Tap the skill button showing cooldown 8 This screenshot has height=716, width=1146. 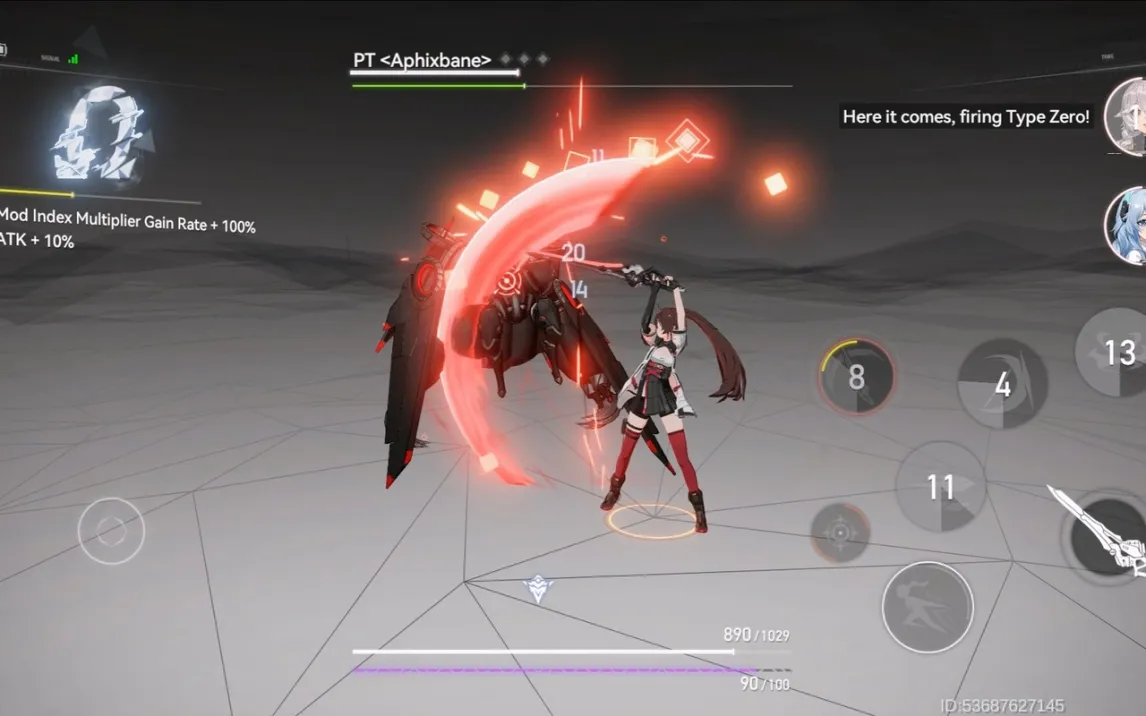point(856,377)
